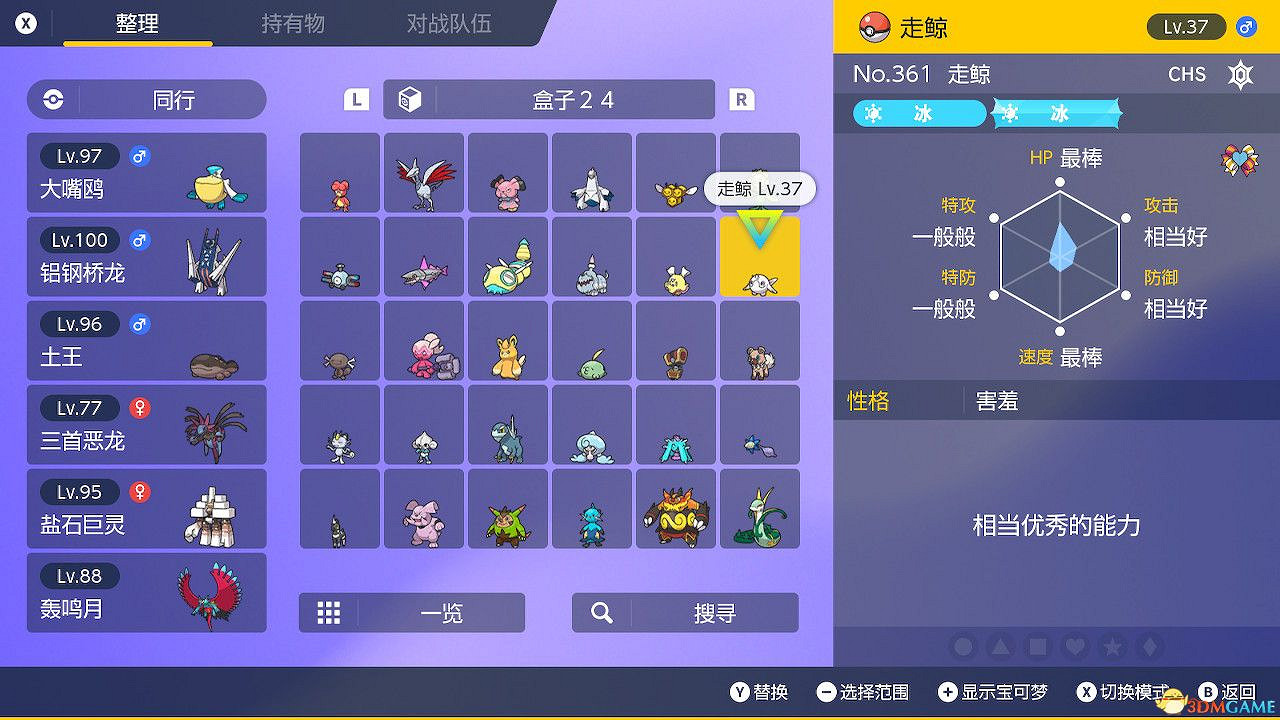Viewport: 1280px width, 720px height.
Task: Switch to the 持有物 tab
Action: click(x=293, y=25)
